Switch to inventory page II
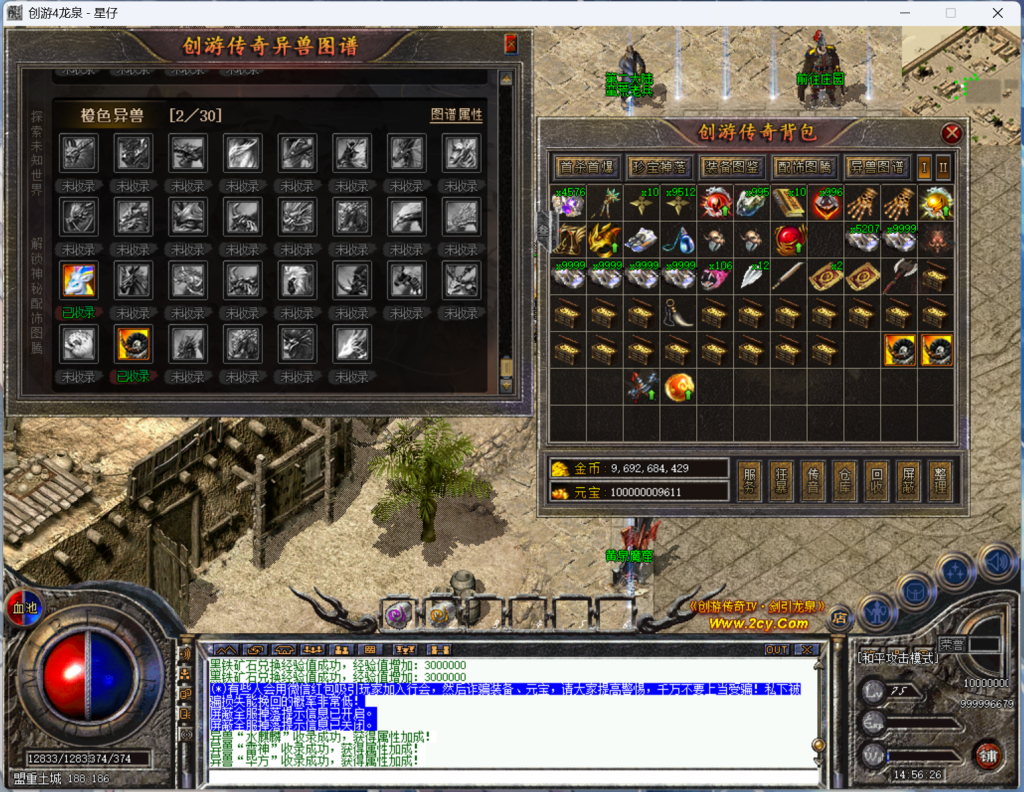 (942, 166)
